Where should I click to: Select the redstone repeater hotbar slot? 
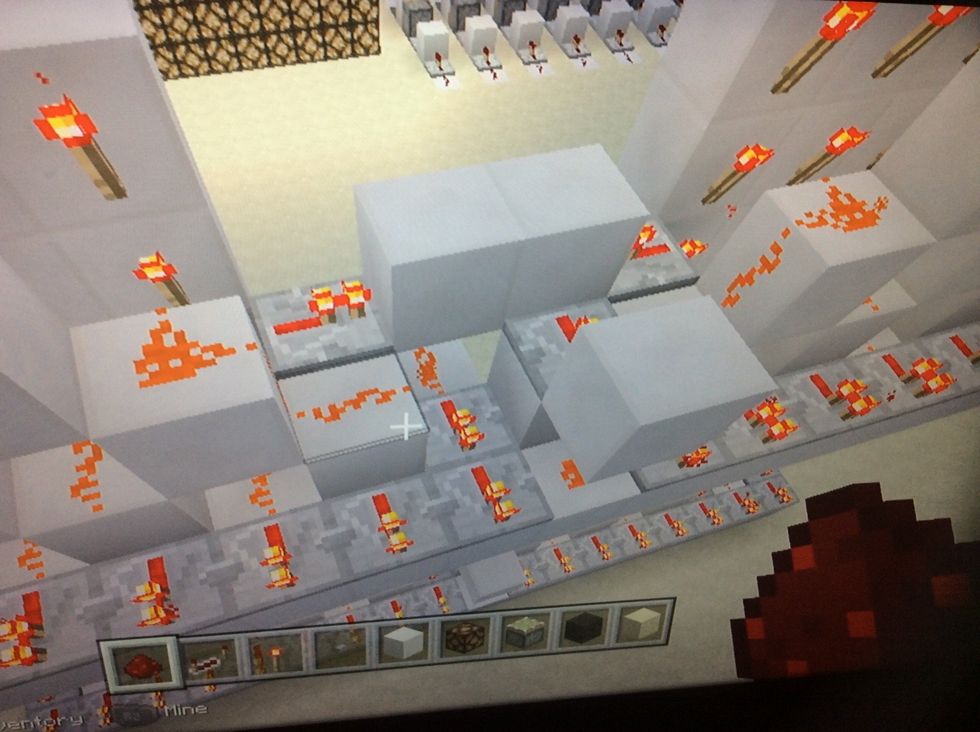[x=208, y=656]
